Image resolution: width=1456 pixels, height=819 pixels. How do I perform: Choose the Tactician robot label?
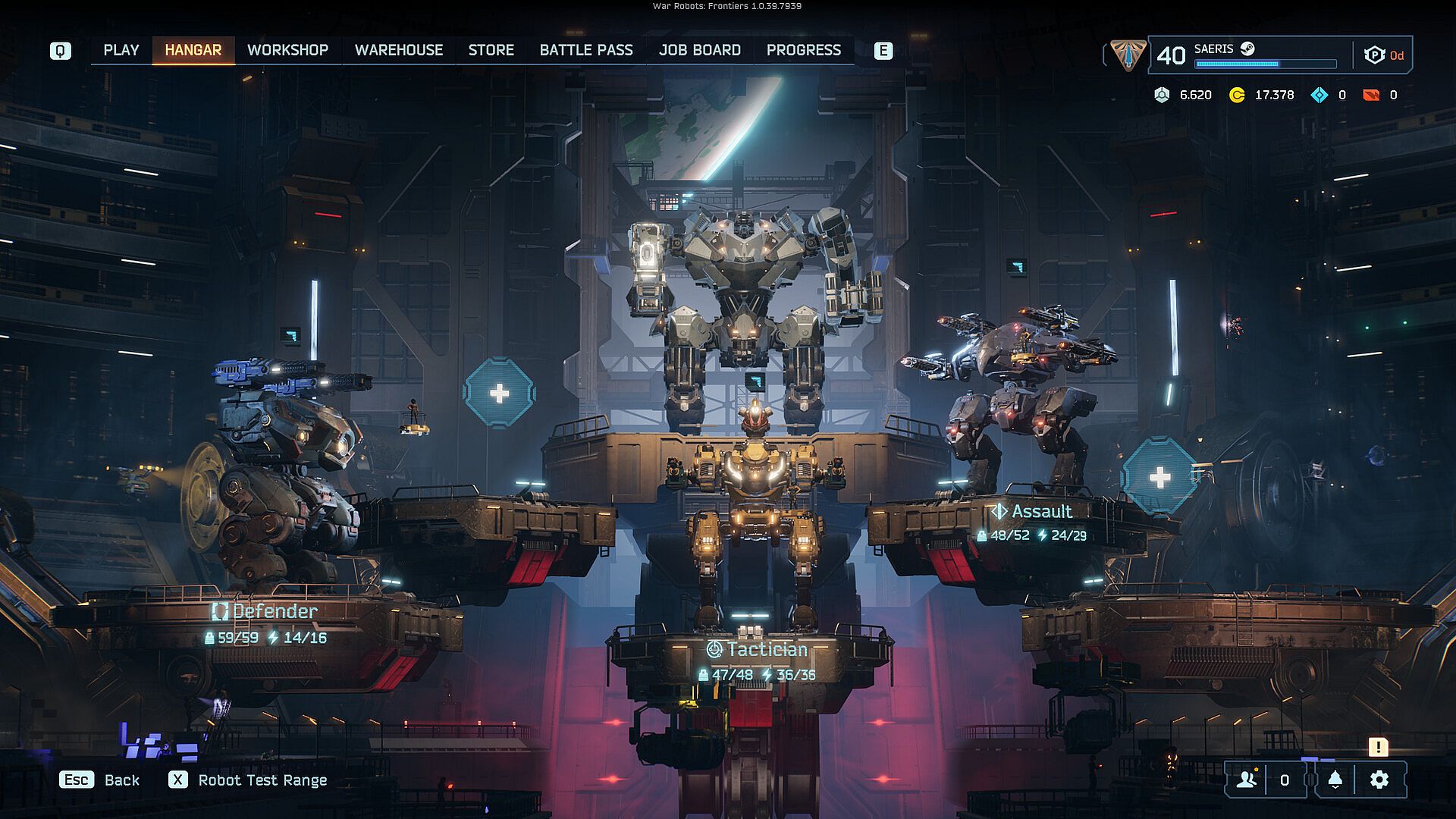pyautogui.click(x=757, y=650)
